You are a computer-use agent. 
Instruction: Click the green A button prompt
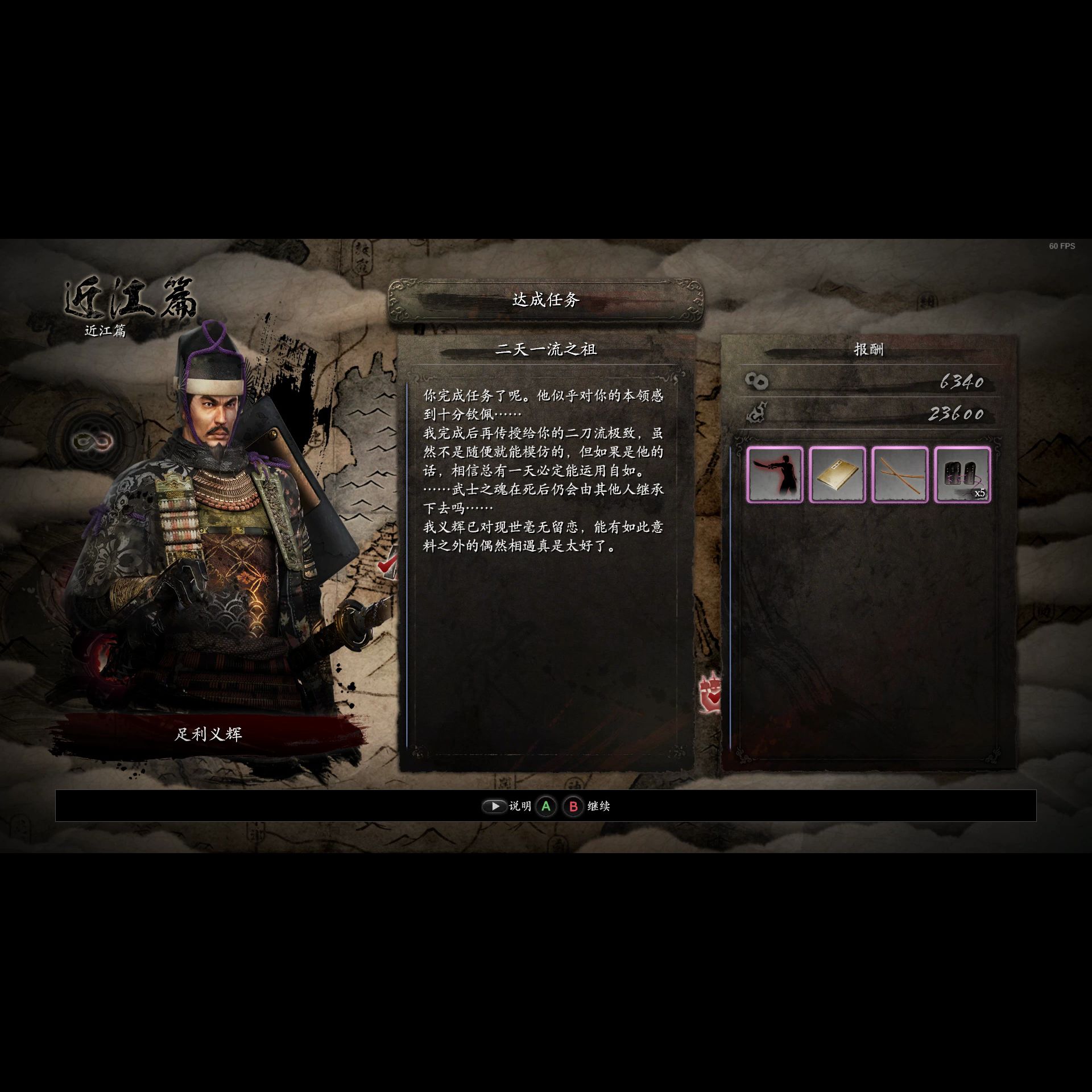(x=547, y=806)
